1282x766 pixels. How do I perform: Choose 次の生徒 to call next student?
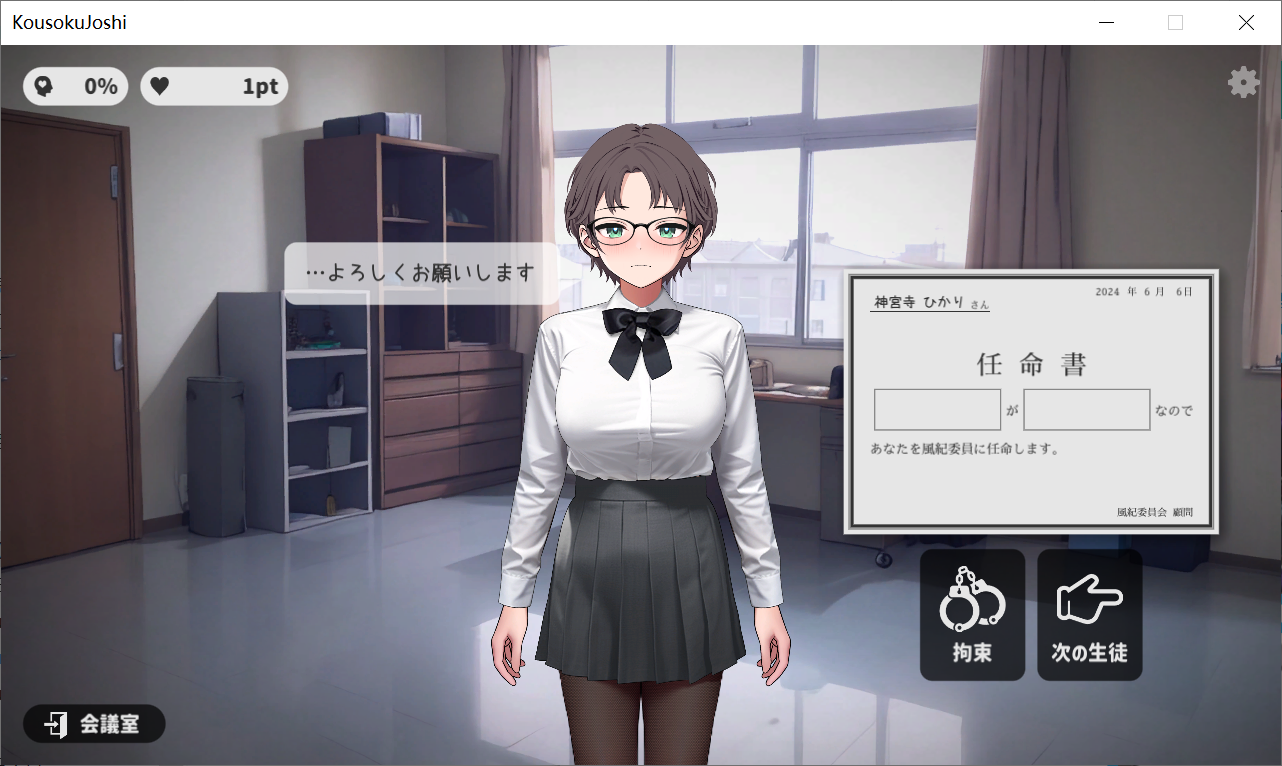coord(1089,614)
